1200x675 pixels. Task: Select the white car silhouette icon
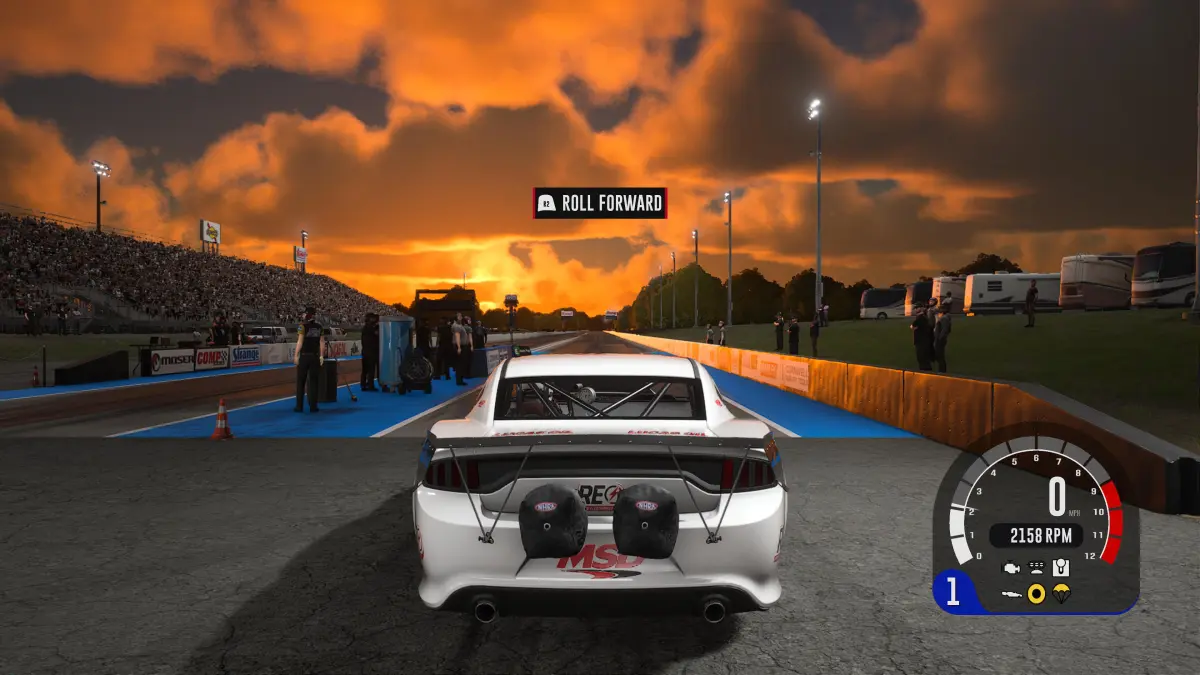[x=1012, y=594]
